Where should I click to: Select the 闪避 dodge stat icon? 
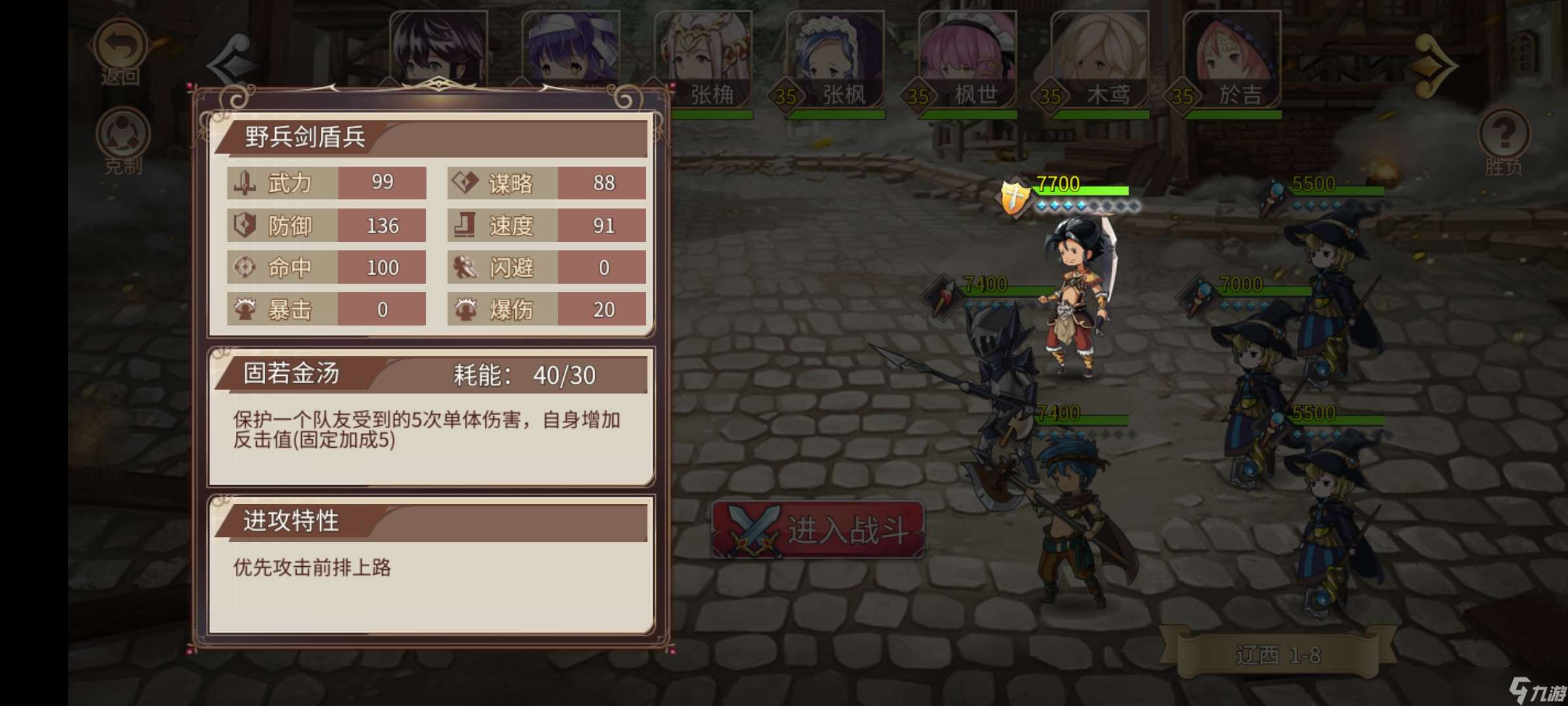[464, 267]
